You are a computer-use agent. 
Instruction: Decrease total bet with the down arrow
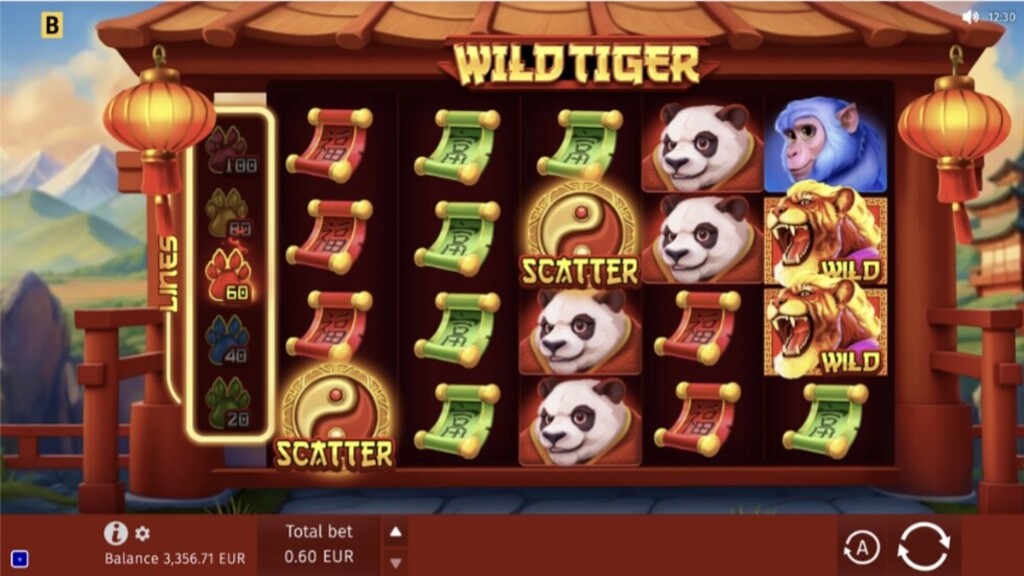(396, 561)
